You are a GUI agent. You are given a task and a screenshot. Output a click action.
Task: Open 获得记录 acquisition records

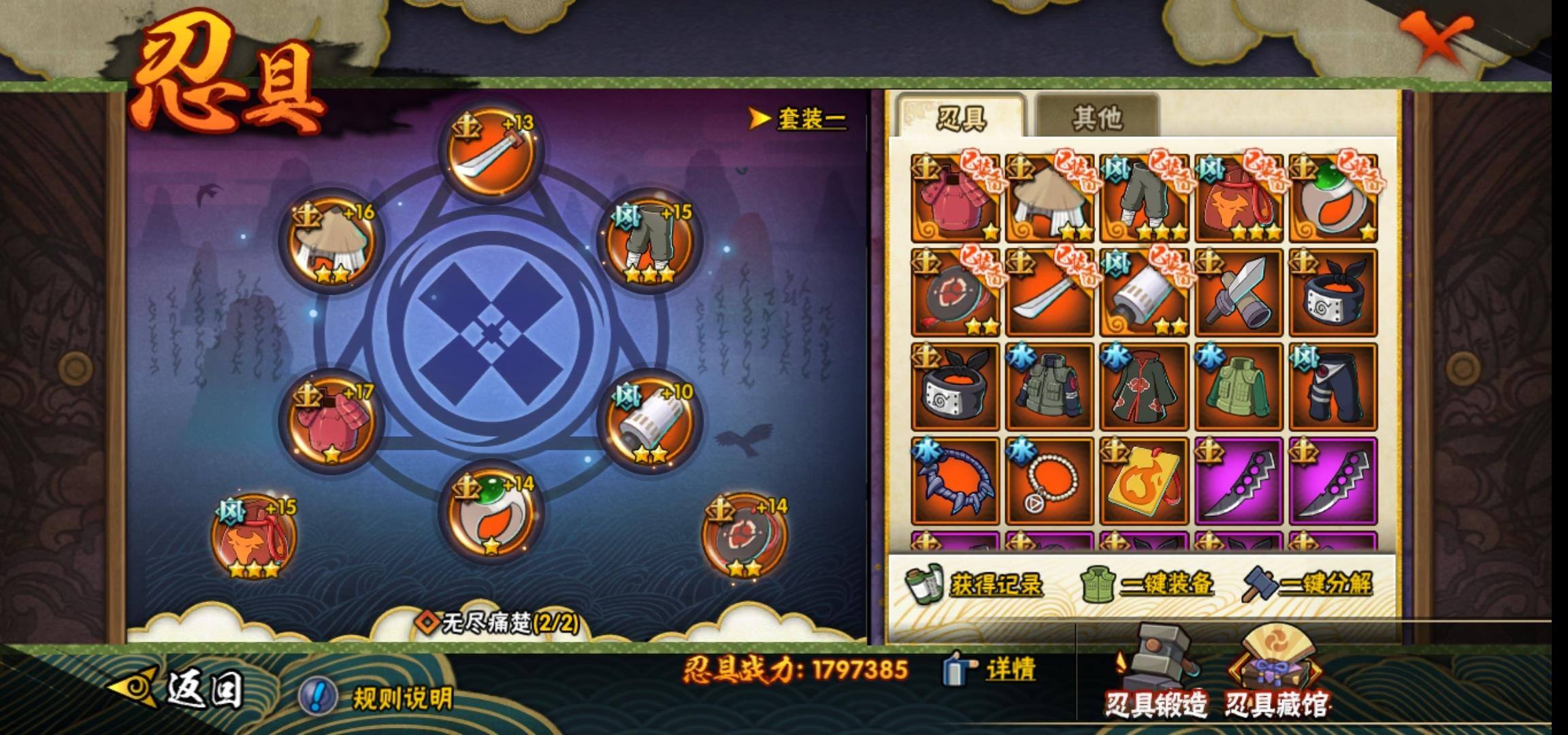975,585
